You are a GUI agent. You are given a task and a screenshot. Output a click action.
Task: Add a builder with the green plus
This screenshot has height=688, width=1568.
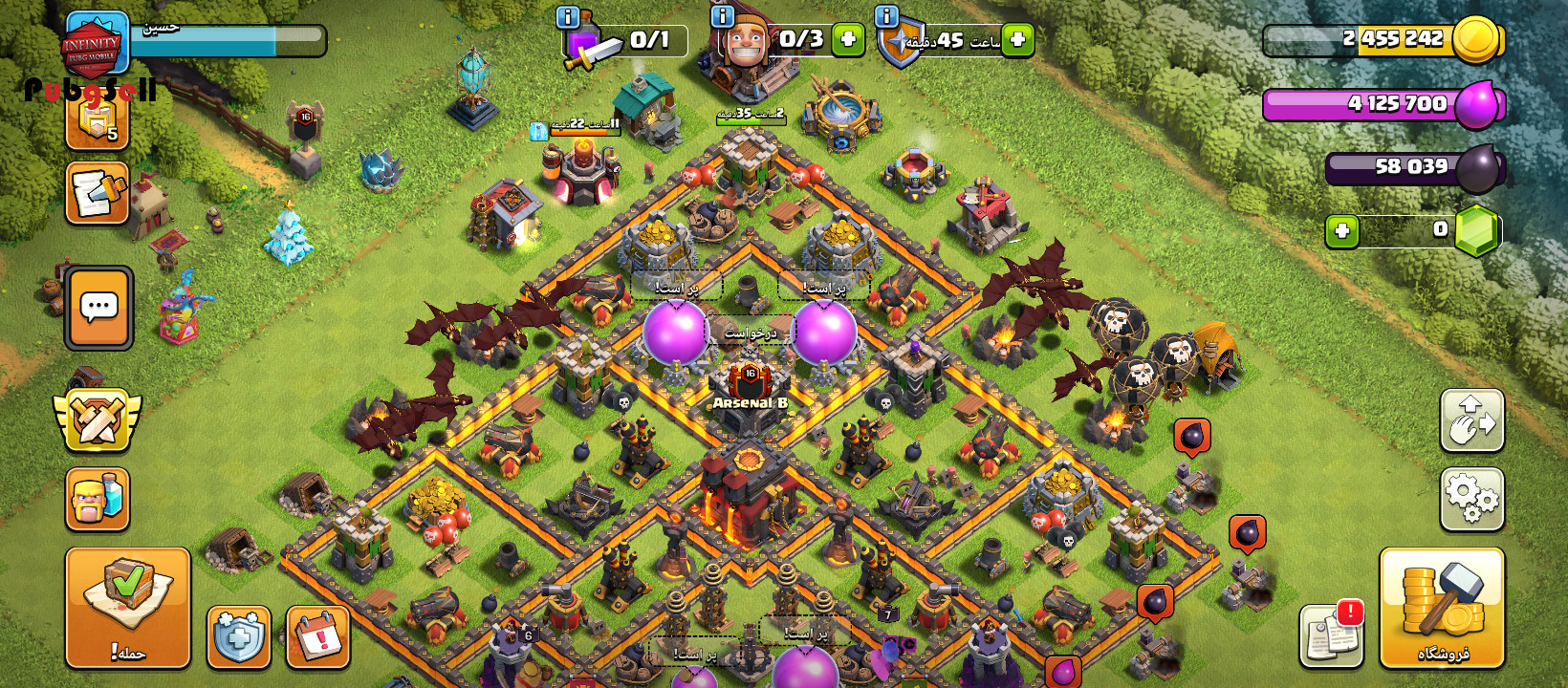pos(848,40)
